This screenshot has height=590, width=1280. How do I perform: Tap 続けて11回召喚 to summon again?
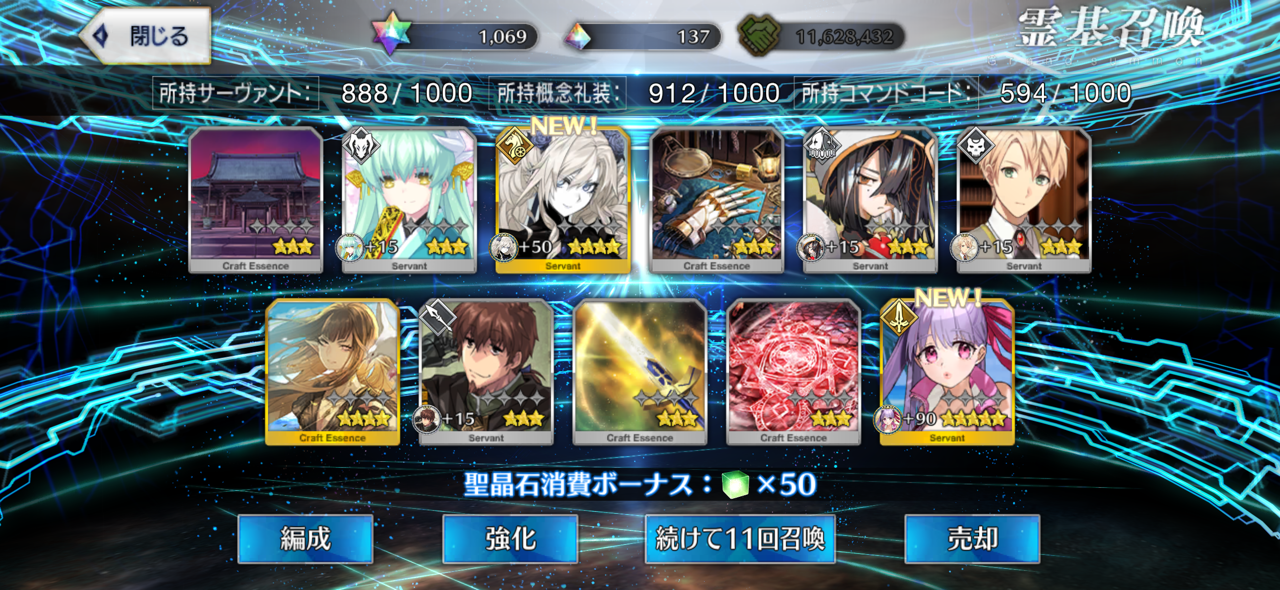tap(740, 539)
